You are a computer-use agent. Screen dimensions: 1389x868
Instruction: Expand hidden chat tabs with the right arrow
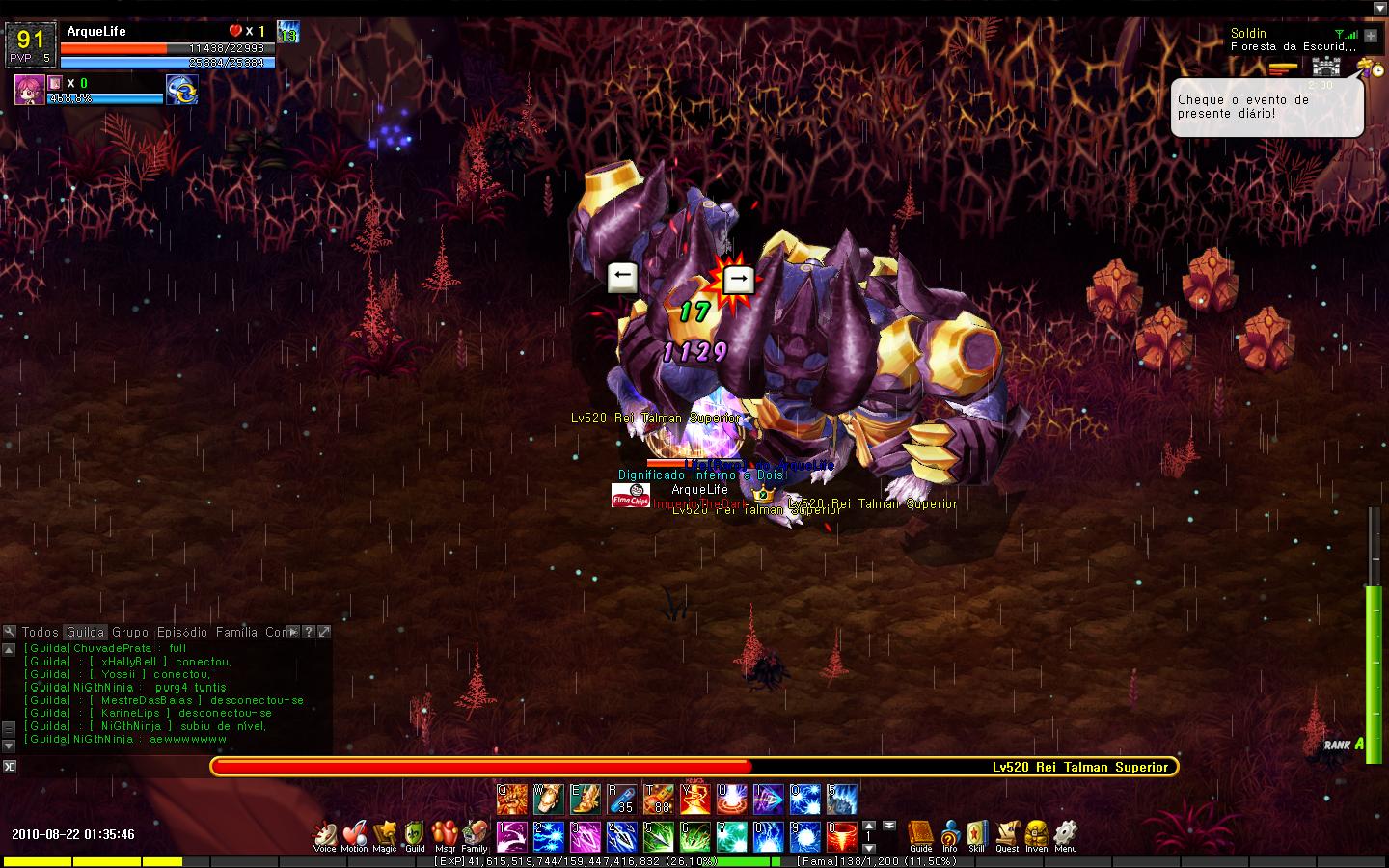coord(292,632)
